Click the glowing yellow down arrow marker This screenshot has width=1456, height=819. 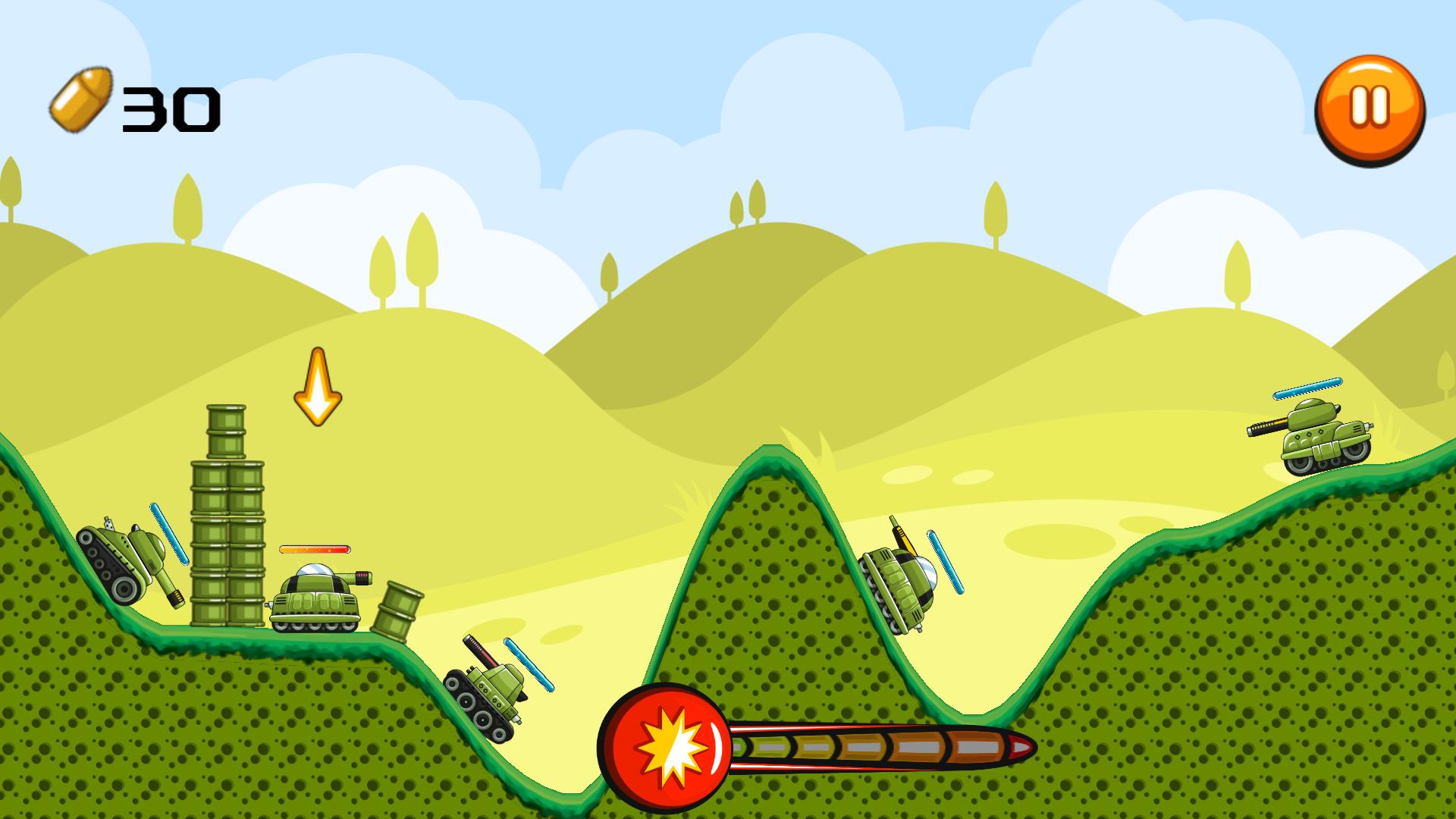pyautogui.click(x=318, y=387)
